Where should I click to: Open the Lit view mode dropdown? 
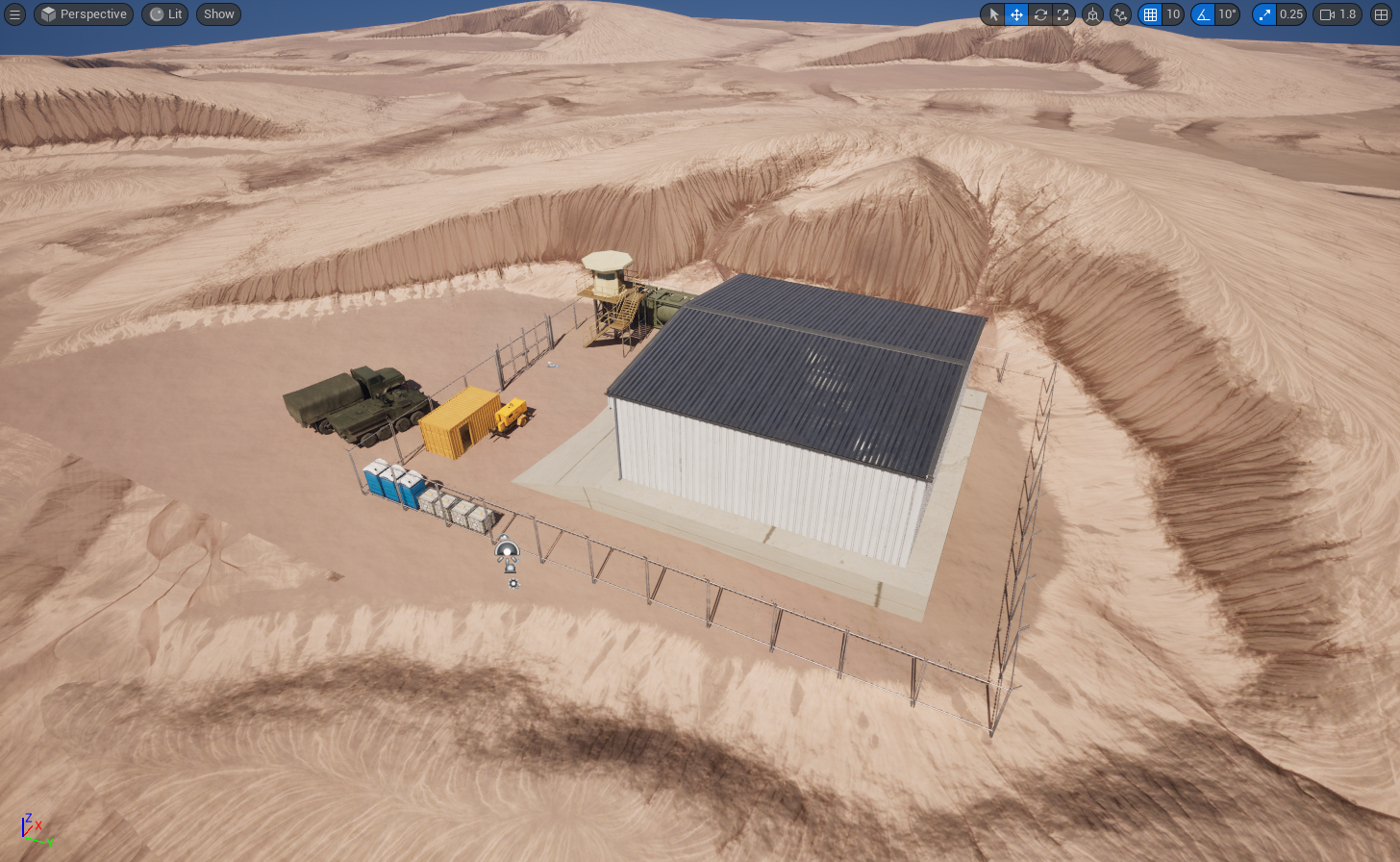pyautogui.click(x=163, y=14)
